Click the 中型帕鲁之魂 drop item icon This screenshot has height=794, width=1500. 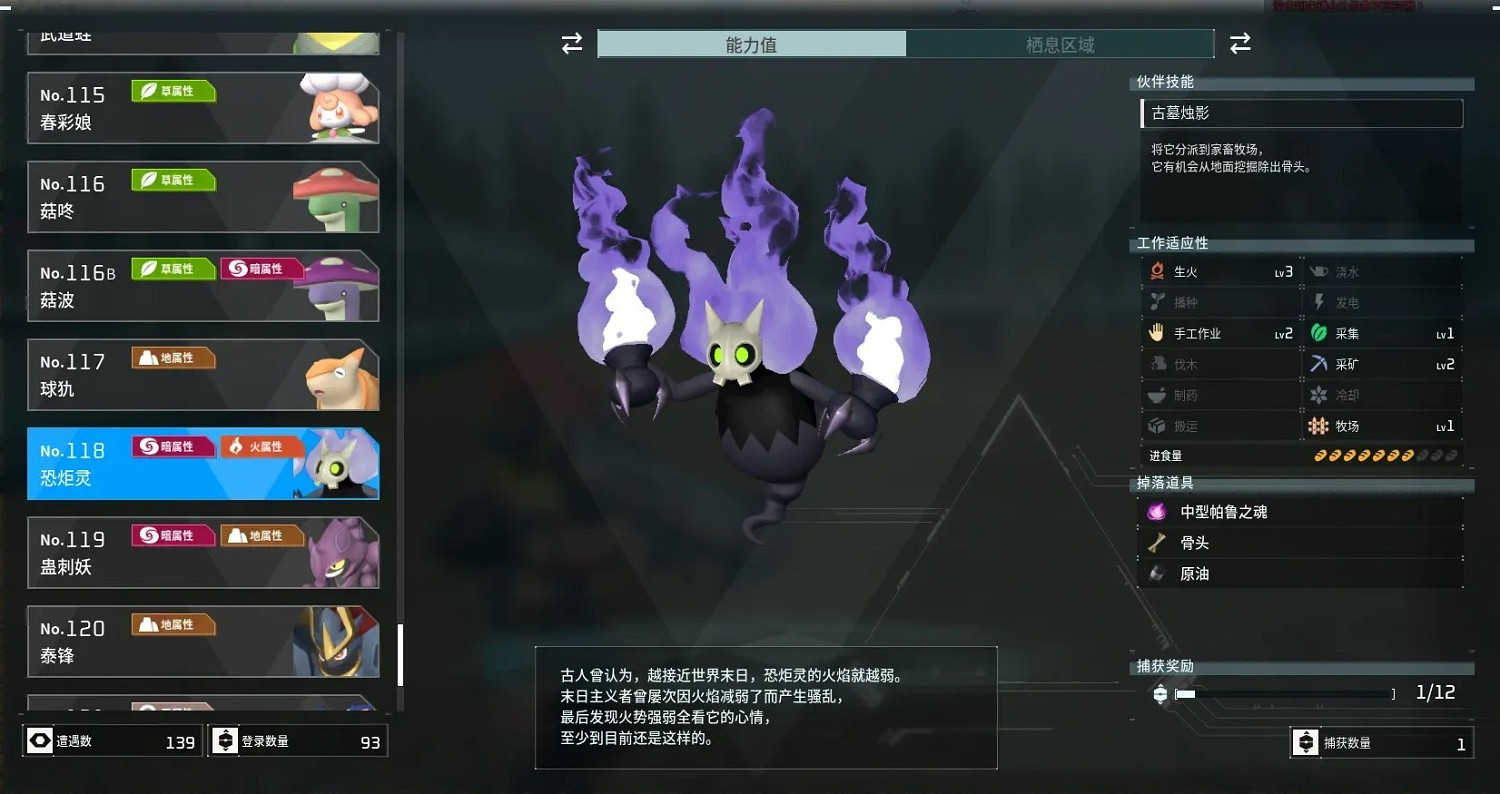click(1155, 511)
